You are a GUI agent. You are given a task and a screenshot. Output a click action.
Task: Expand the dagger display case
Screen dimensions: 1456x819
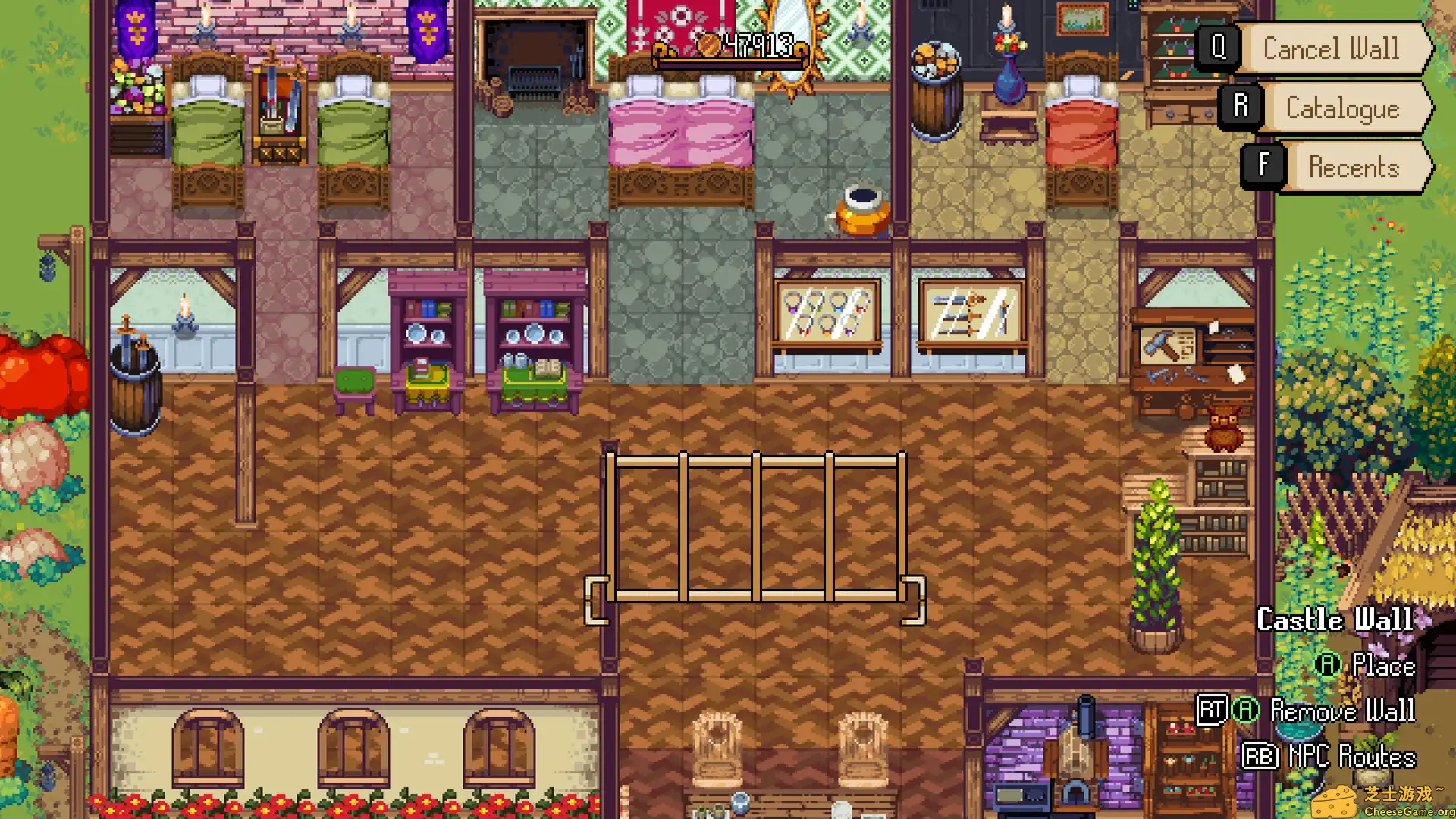point(971,311)
